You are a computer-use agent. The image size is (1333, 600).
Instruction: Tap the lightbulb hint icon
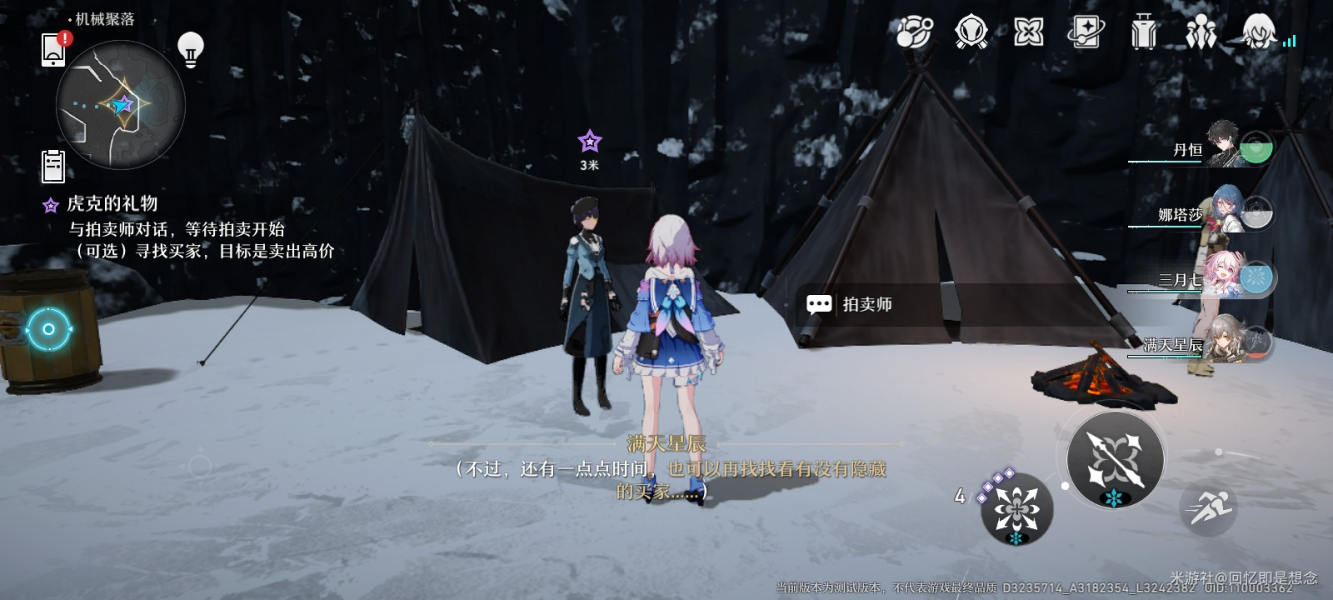tap(190, 47)
